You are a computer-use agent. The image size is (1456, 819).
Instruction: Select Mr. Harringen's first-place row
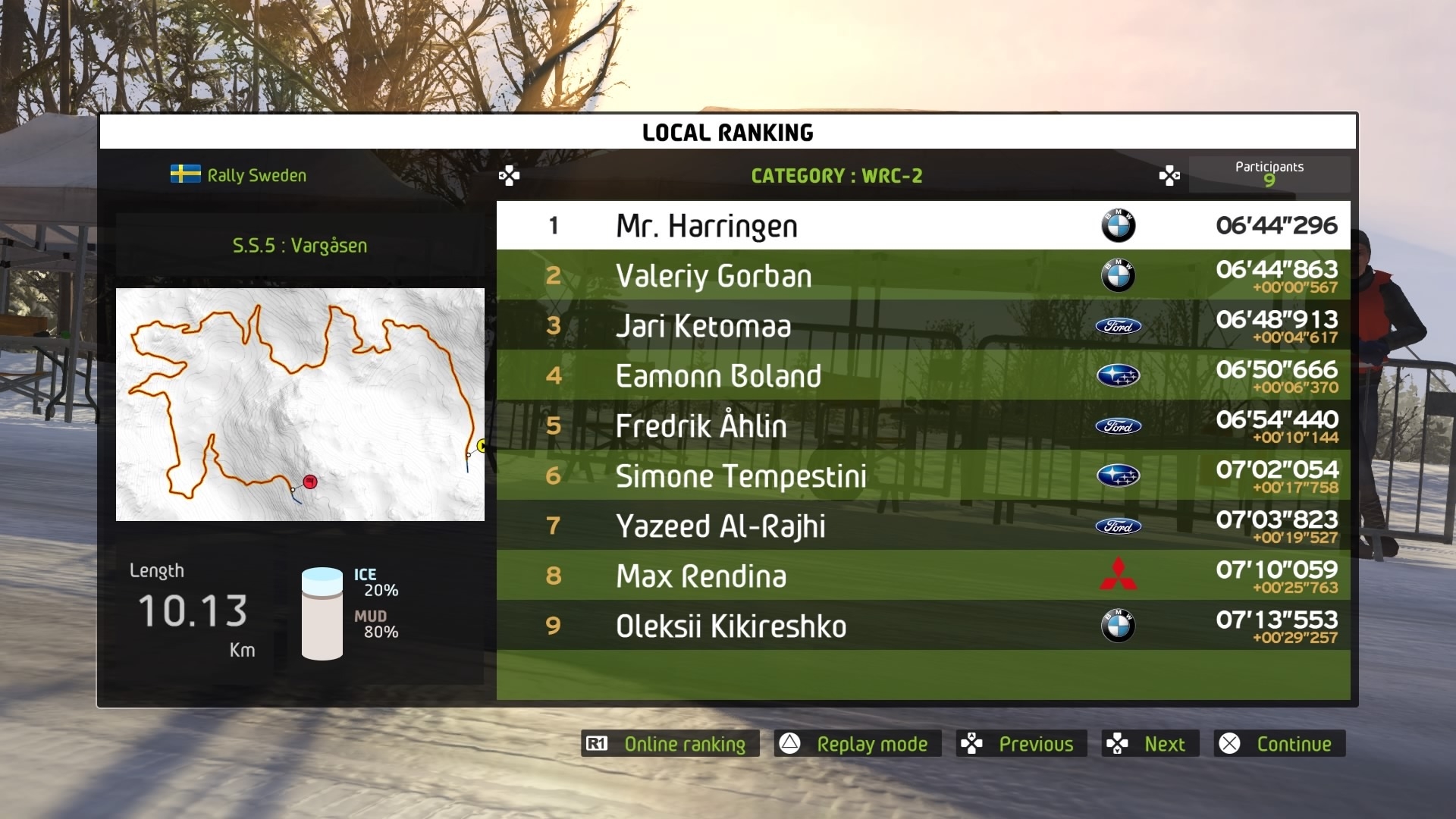click(923, 225)
